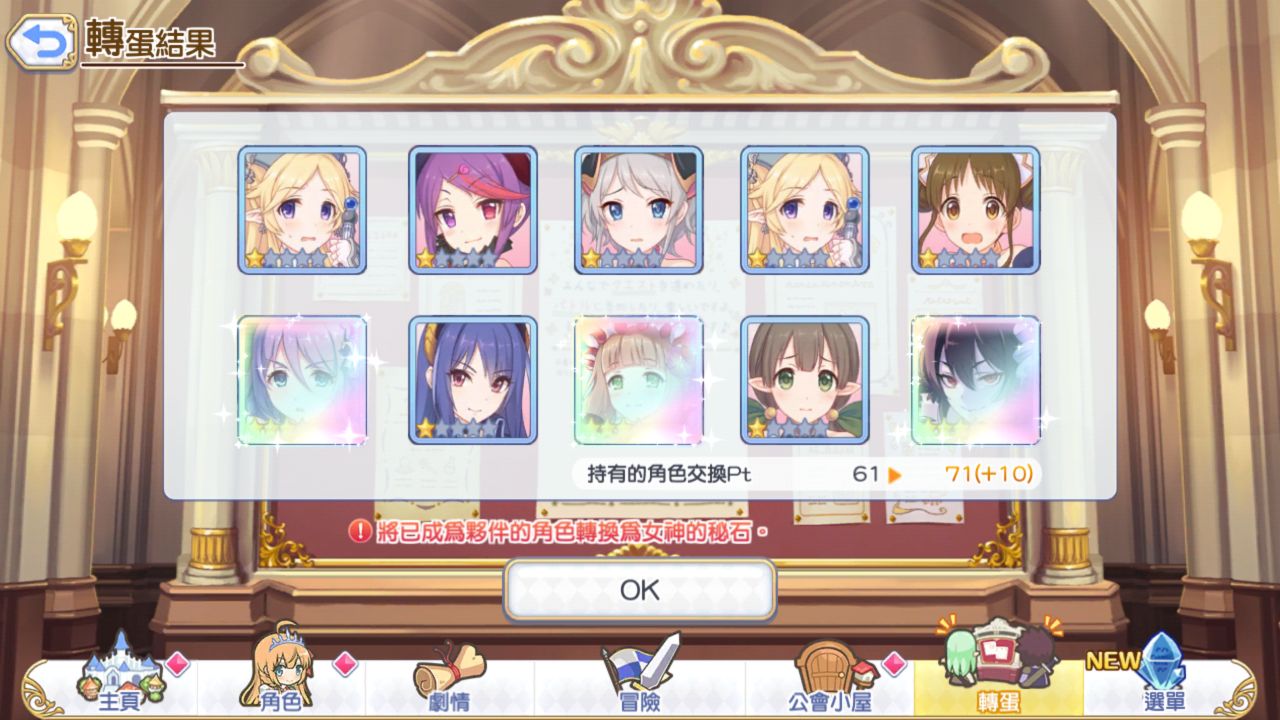Viewport: 1280px width, 720px height.
Task: Select the shimmering black-haired character portrait
Action: click(976, 380)
